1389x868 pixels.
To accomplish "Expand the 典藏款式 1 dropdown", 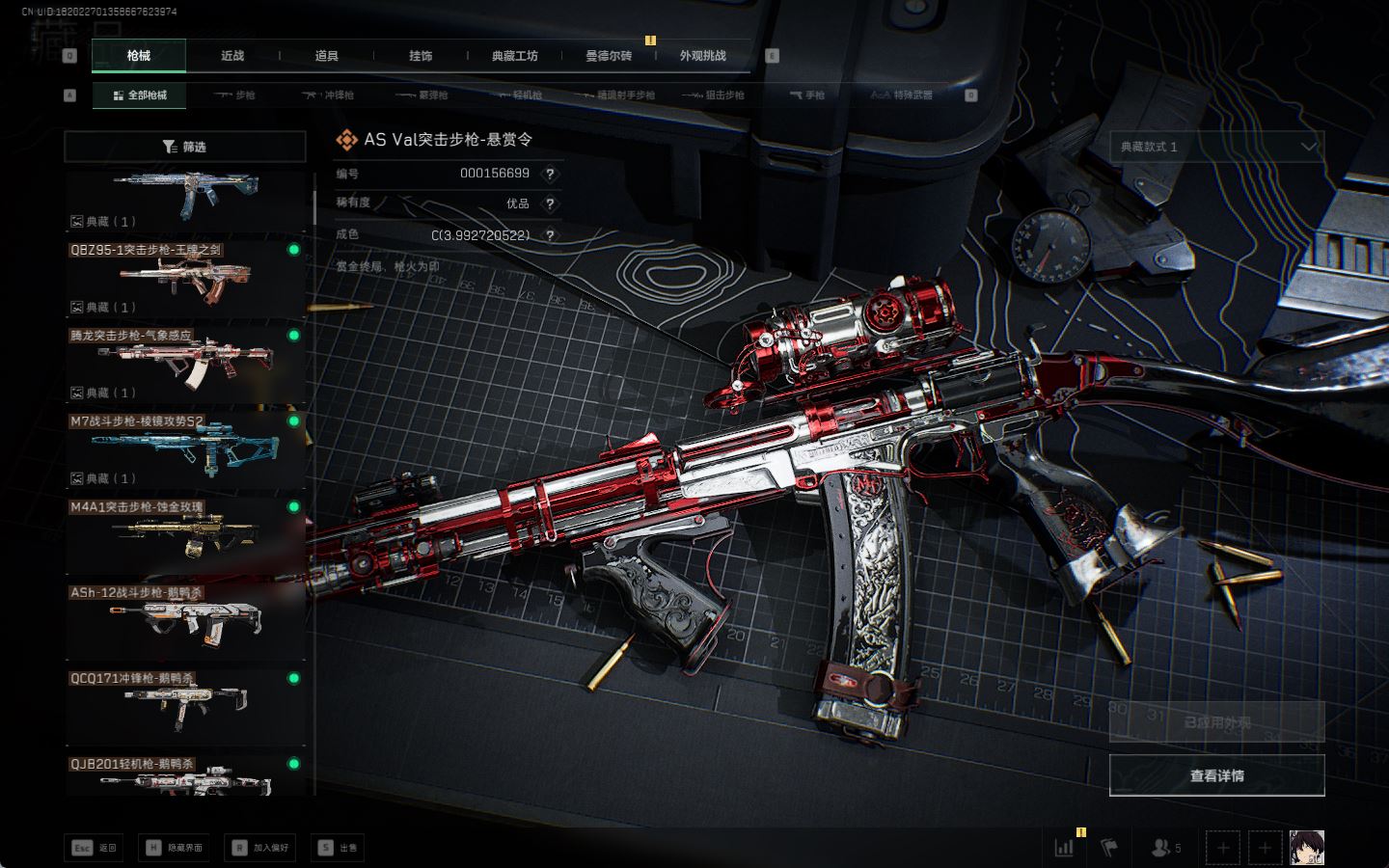I will tap(1216, 147).
